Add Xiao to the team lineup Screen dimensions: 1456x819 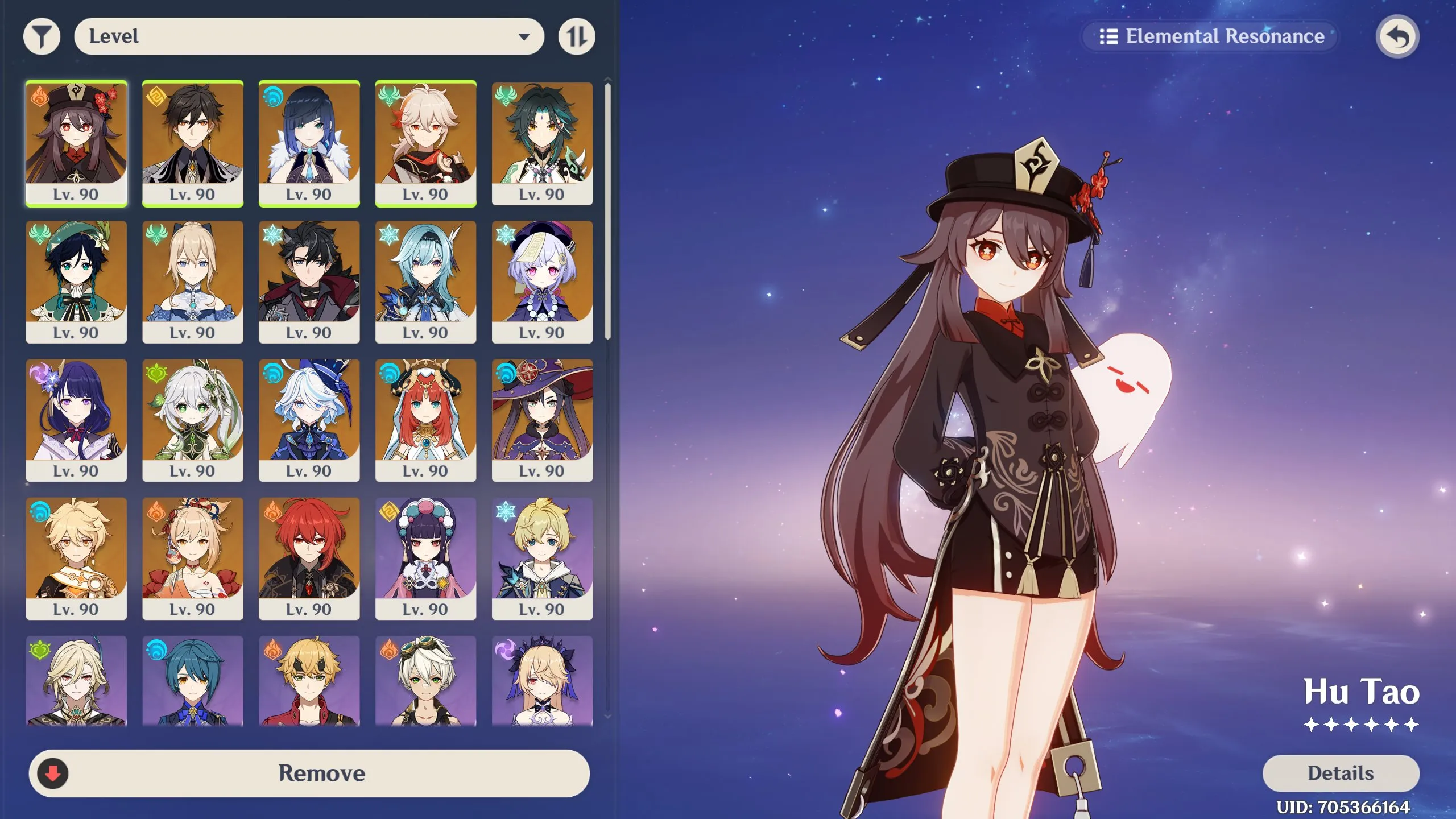[x=542, y=142]
